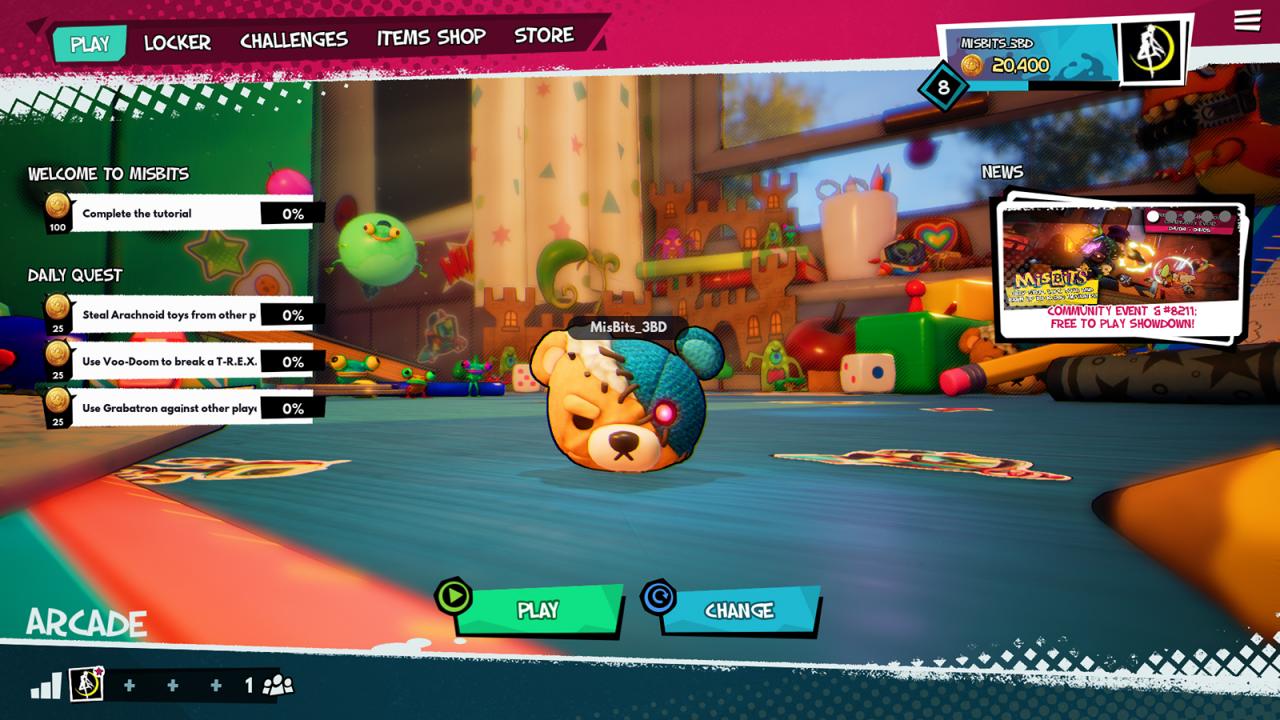This screenshot has width=1280, height=720.
Task: Open the hamburger menu
Action: [1247, 21]
